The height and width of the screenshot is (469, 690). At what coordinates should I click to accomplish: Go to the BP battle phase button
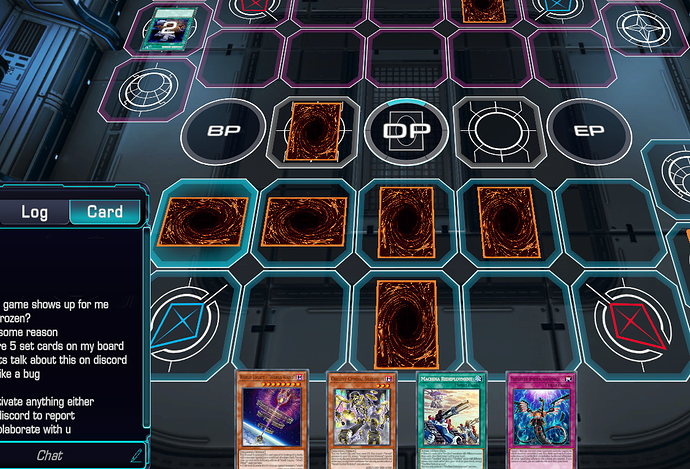[x=222, y=131]
